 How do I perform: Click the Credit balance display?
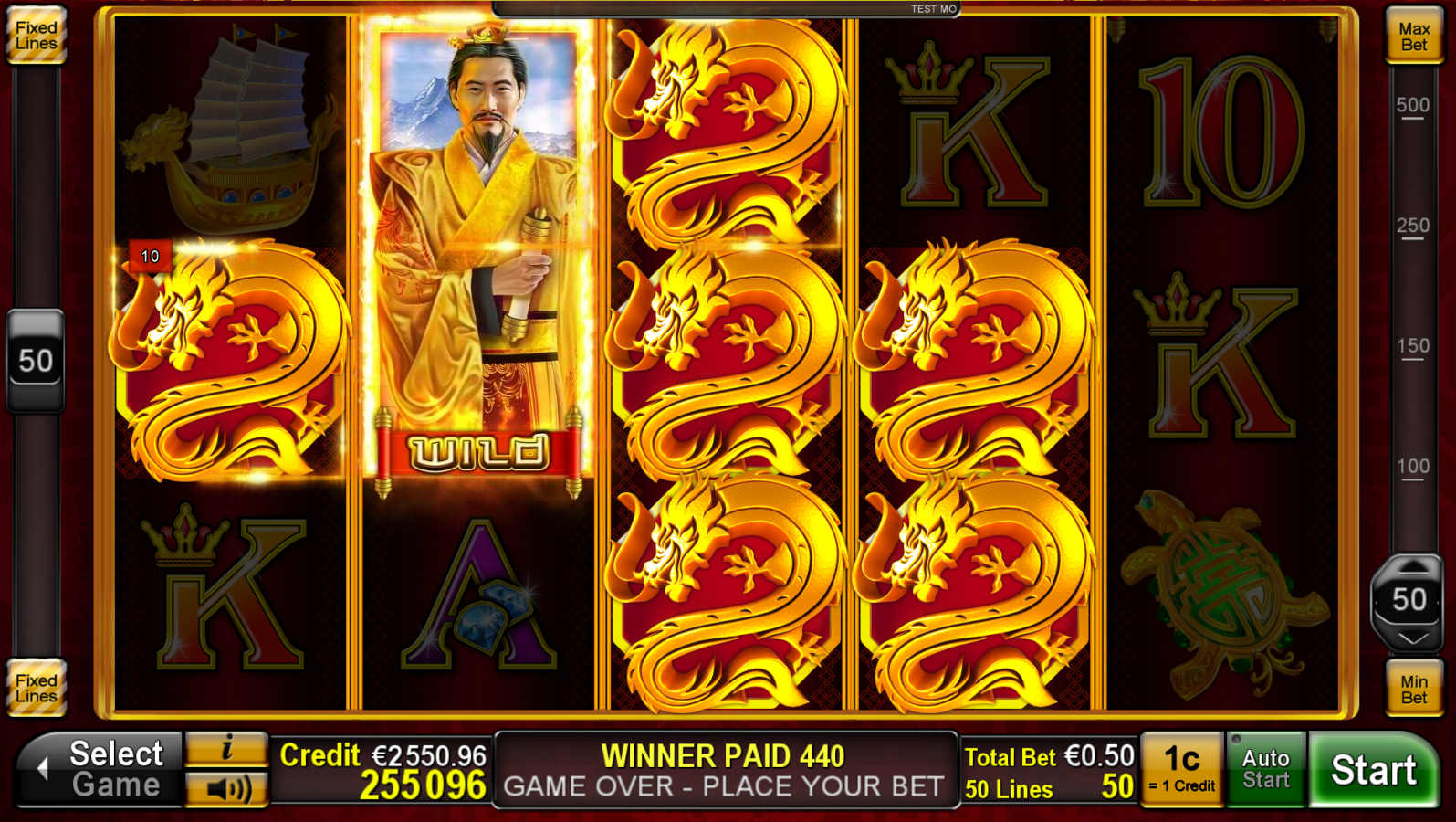click(x=383, y=767)
